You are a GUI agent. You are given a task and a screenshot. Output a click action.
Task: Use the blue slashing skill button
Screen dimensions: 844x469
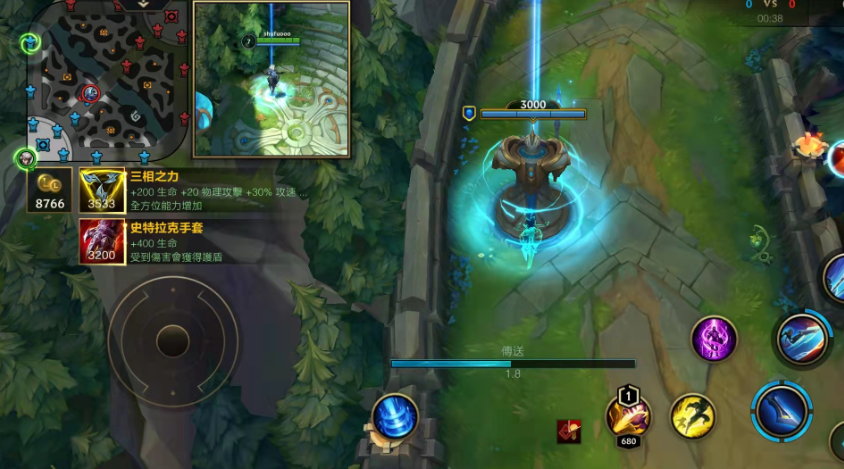[802, 337]
